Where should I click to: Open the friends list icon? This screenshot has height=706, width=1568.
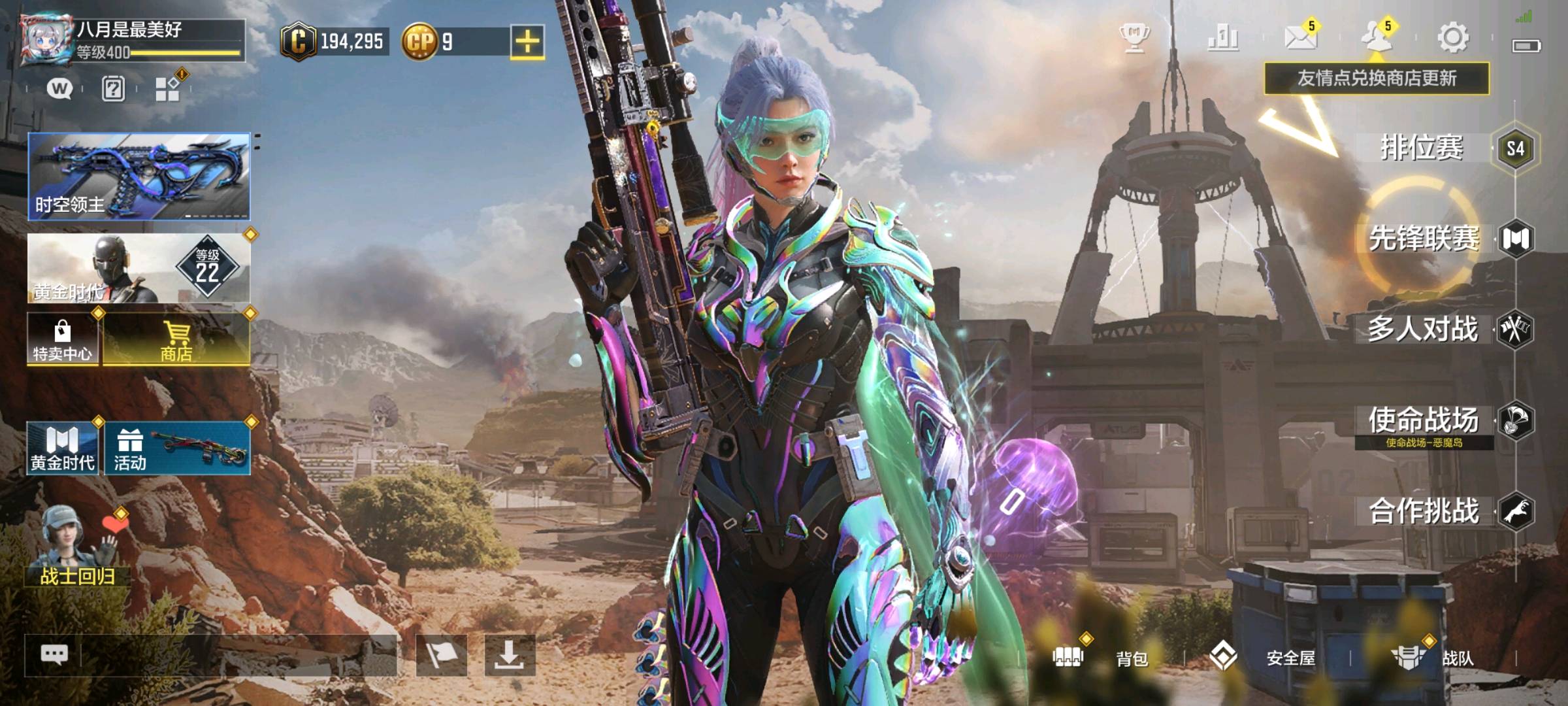tap(1376, 38)
